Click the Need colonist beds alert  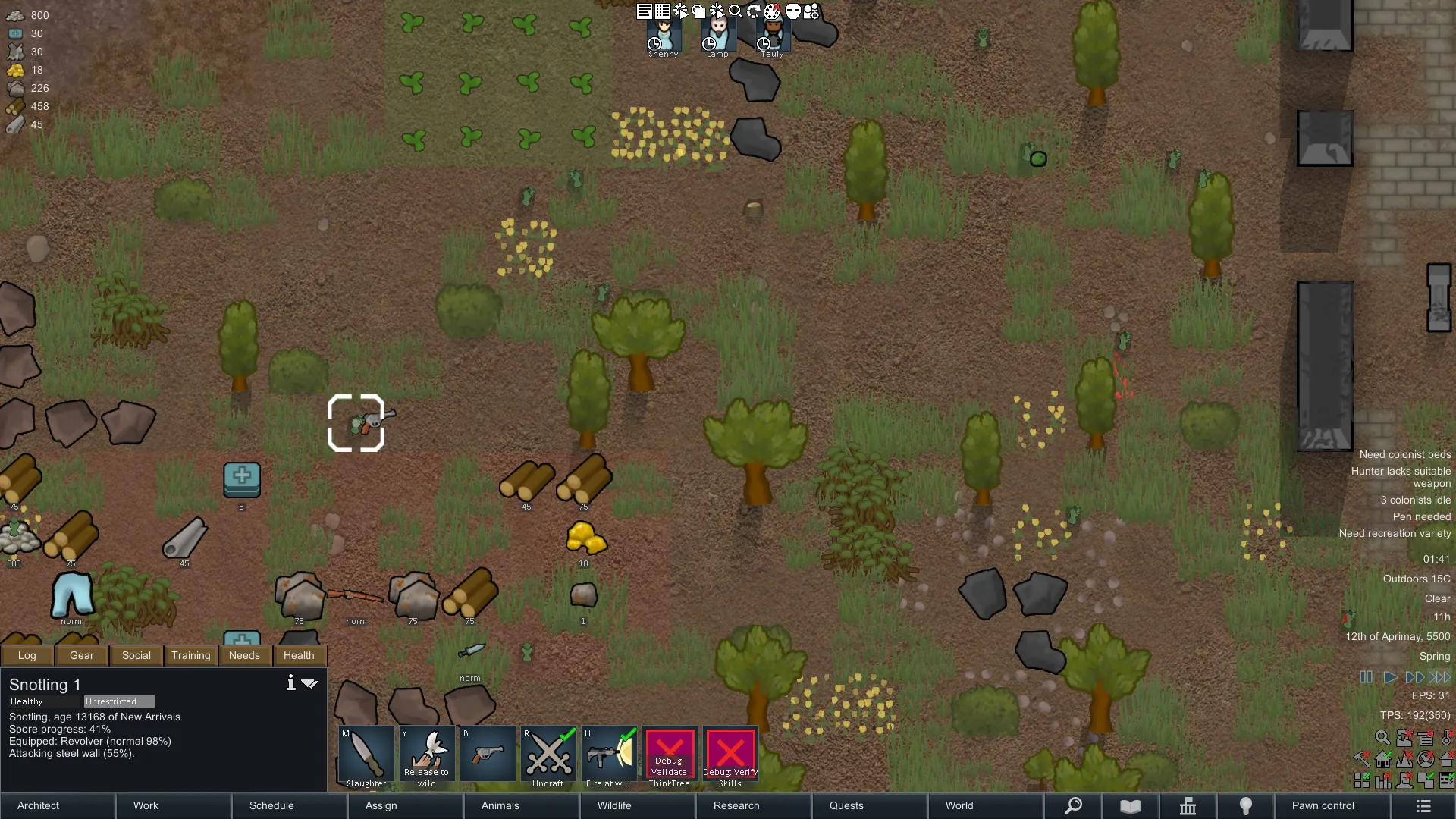1404,454
